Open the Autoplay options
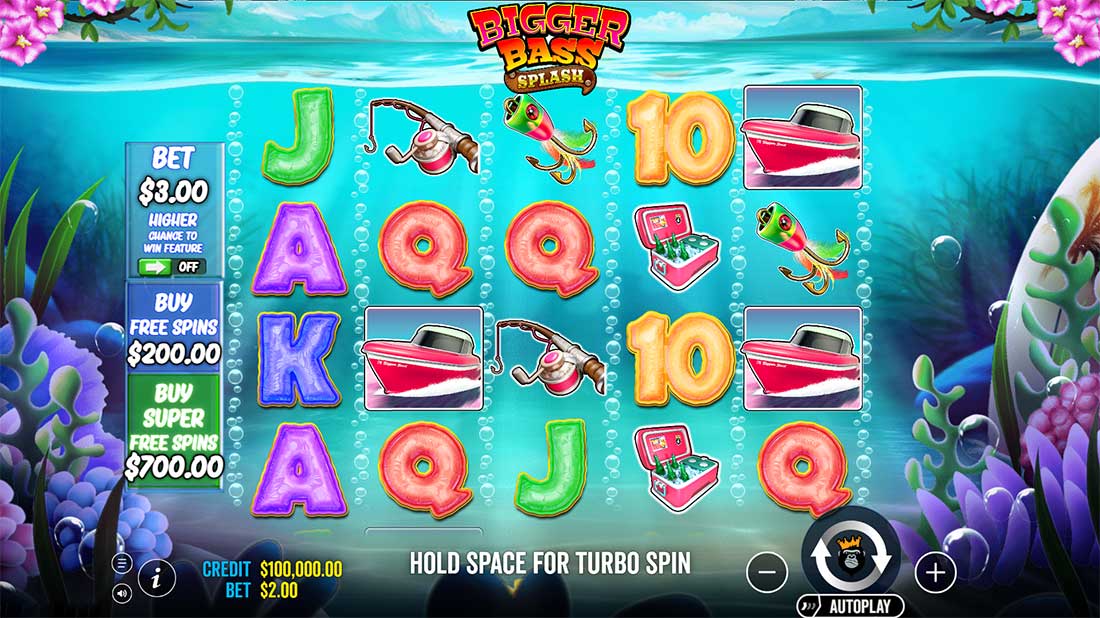This screenshot has width=1100, height=618. (851, 606)
